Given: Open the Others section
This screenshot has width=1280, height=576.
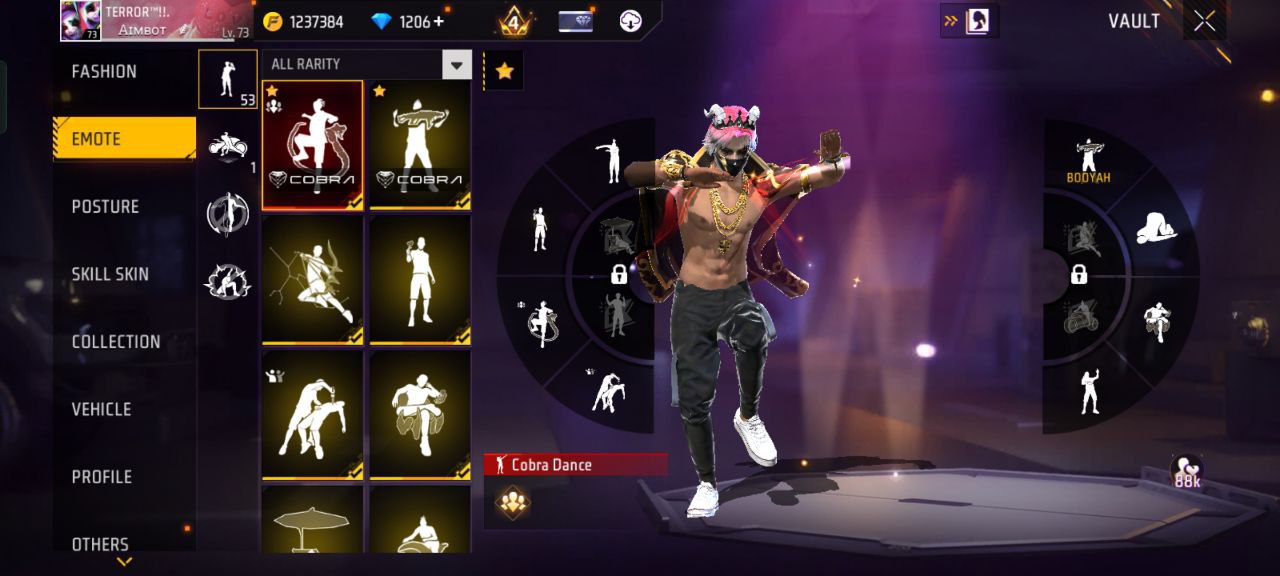Looking at the screenshot, I should tap(100, 544).
